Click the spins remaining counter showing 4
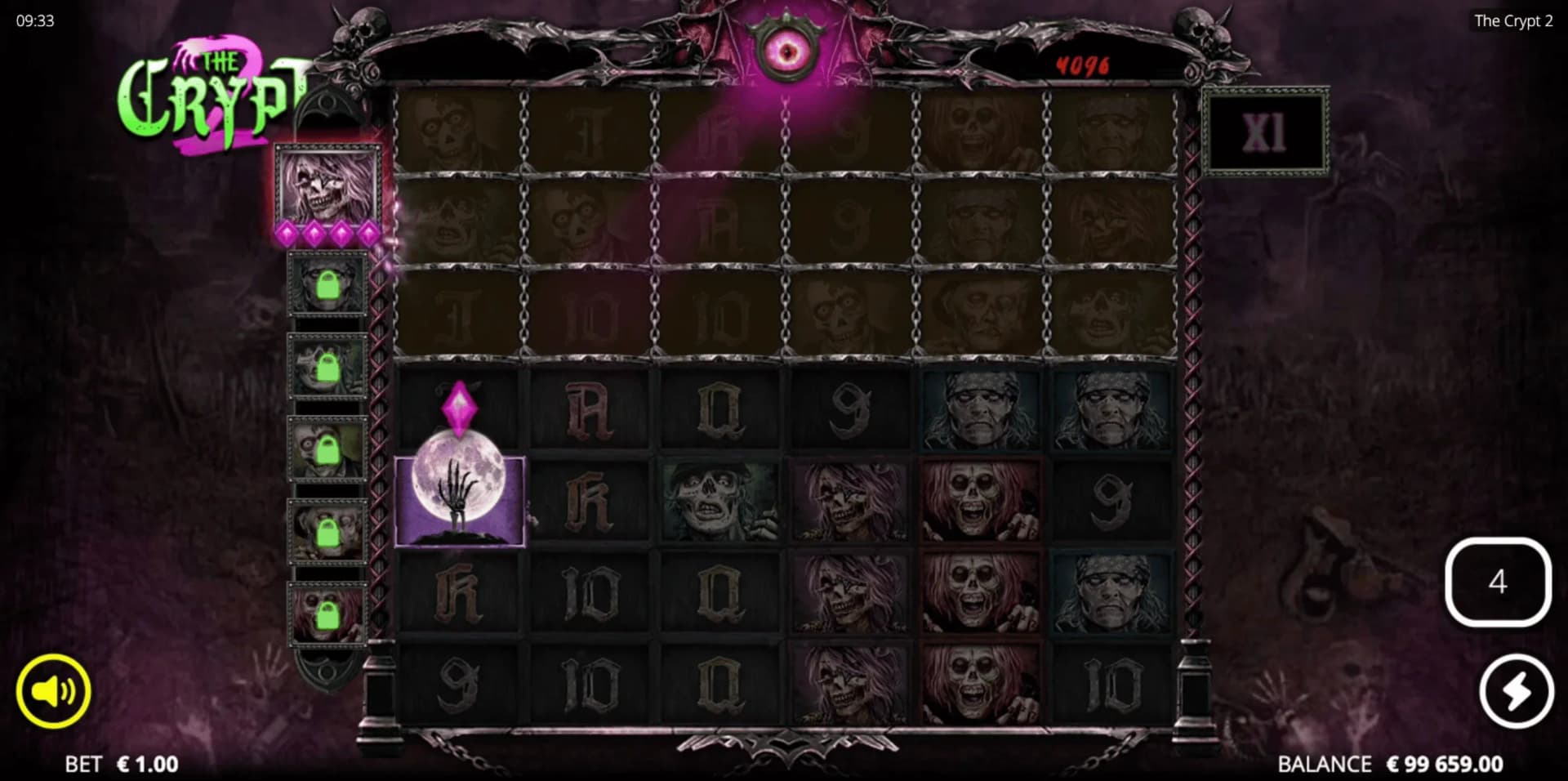Screen dimensions: 1568x781 [x=1499, y=580]
